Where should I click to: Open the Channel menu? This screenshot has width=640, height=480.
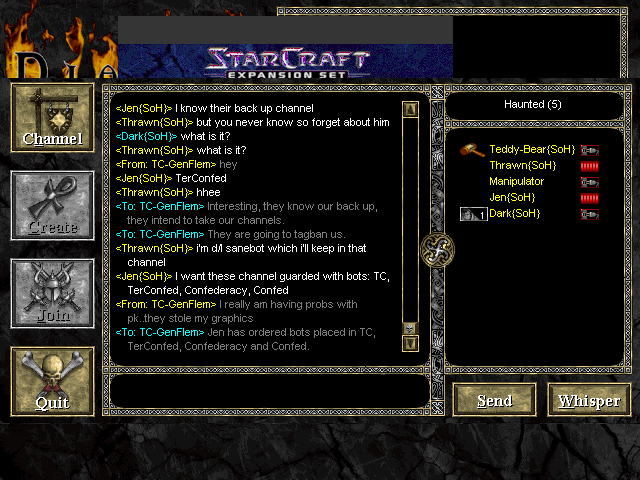click(52, 118)
